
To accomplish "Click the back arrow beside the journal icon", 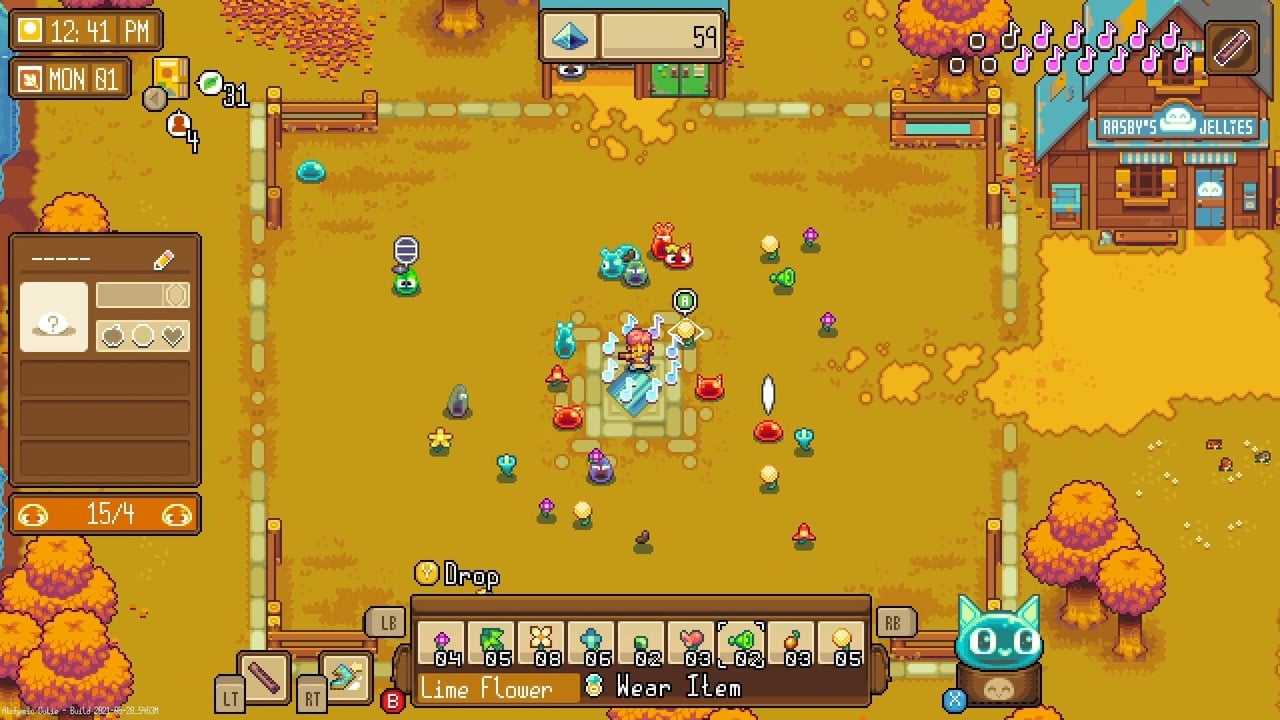I will point(152,100).
